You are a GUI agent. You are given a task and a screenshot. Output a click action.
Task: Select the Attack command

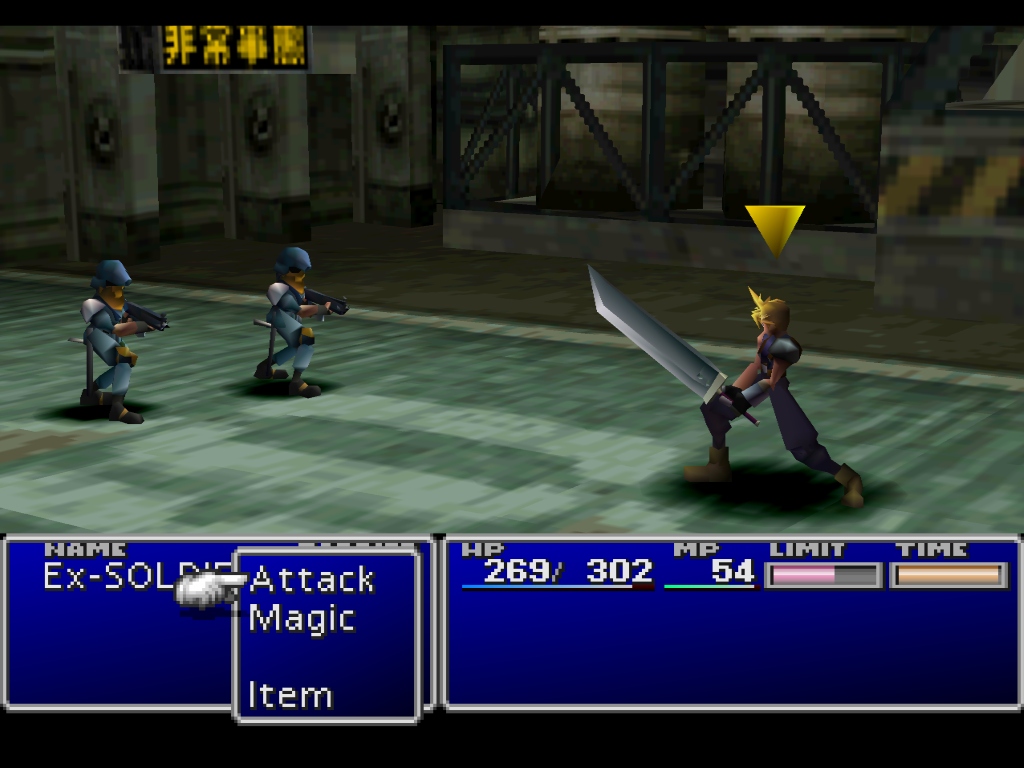point(311,579)
